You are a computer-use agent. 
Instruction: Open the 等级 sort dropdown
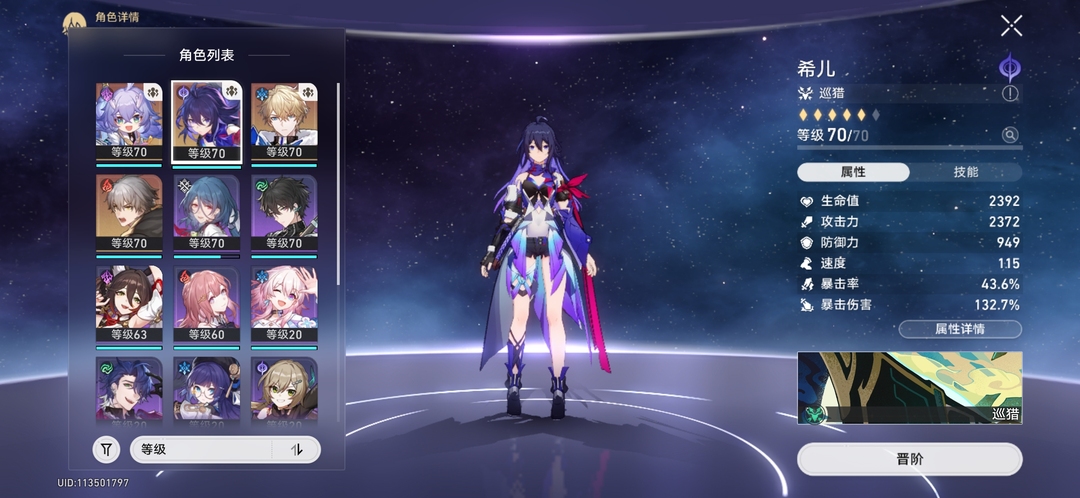(x=200, y=450)
